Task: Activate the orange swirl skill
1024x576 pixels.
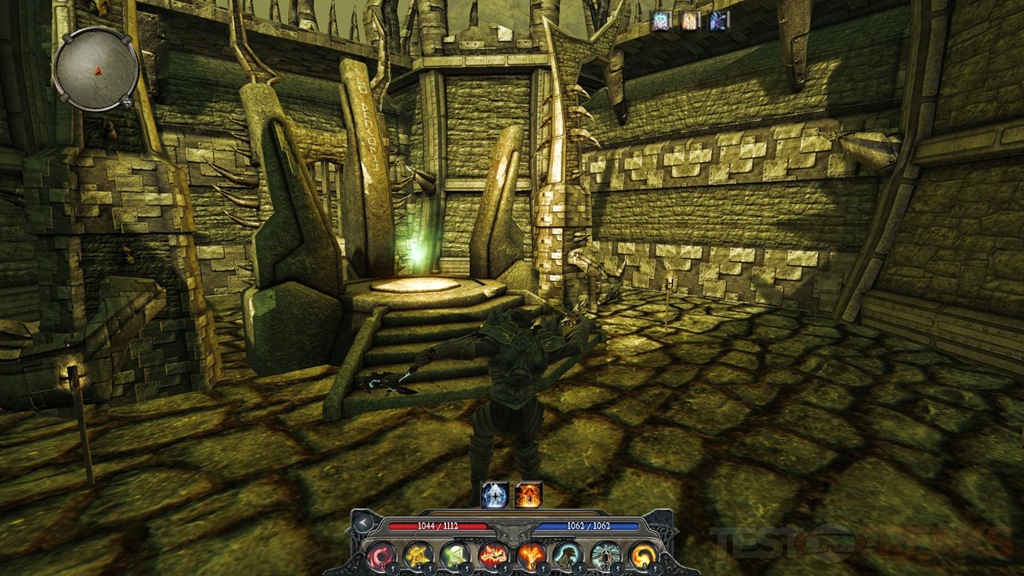Action: click(x=642, y=555)
